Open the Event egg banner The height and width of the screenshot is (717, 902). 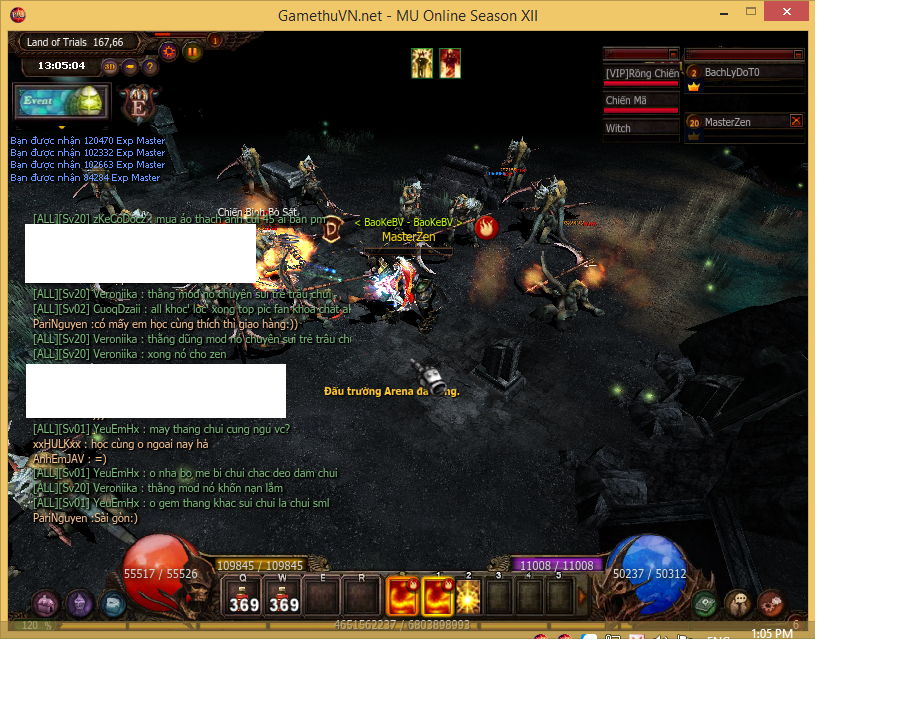[x=60, y=102]
